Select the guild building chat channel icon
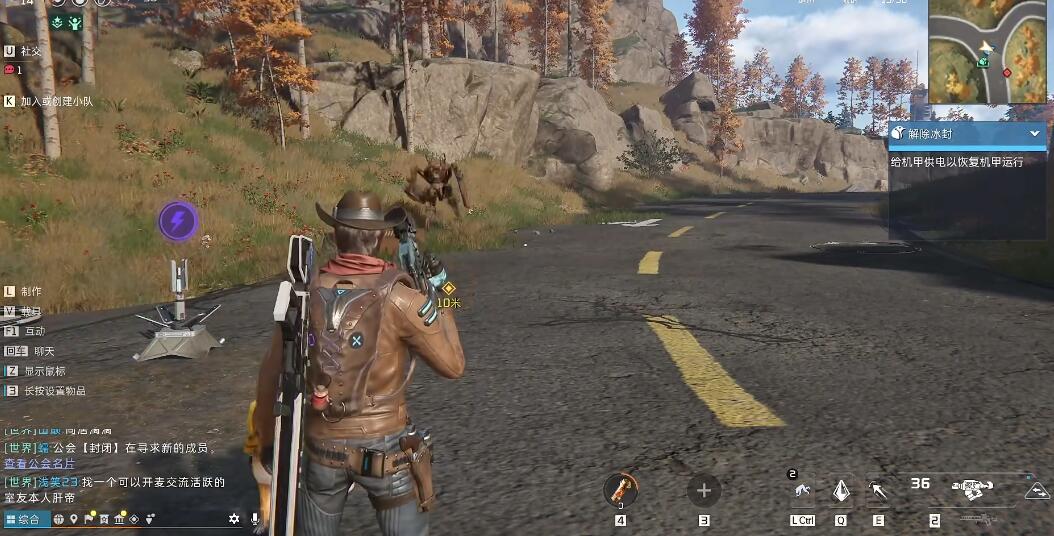 (x=119, y=519)
